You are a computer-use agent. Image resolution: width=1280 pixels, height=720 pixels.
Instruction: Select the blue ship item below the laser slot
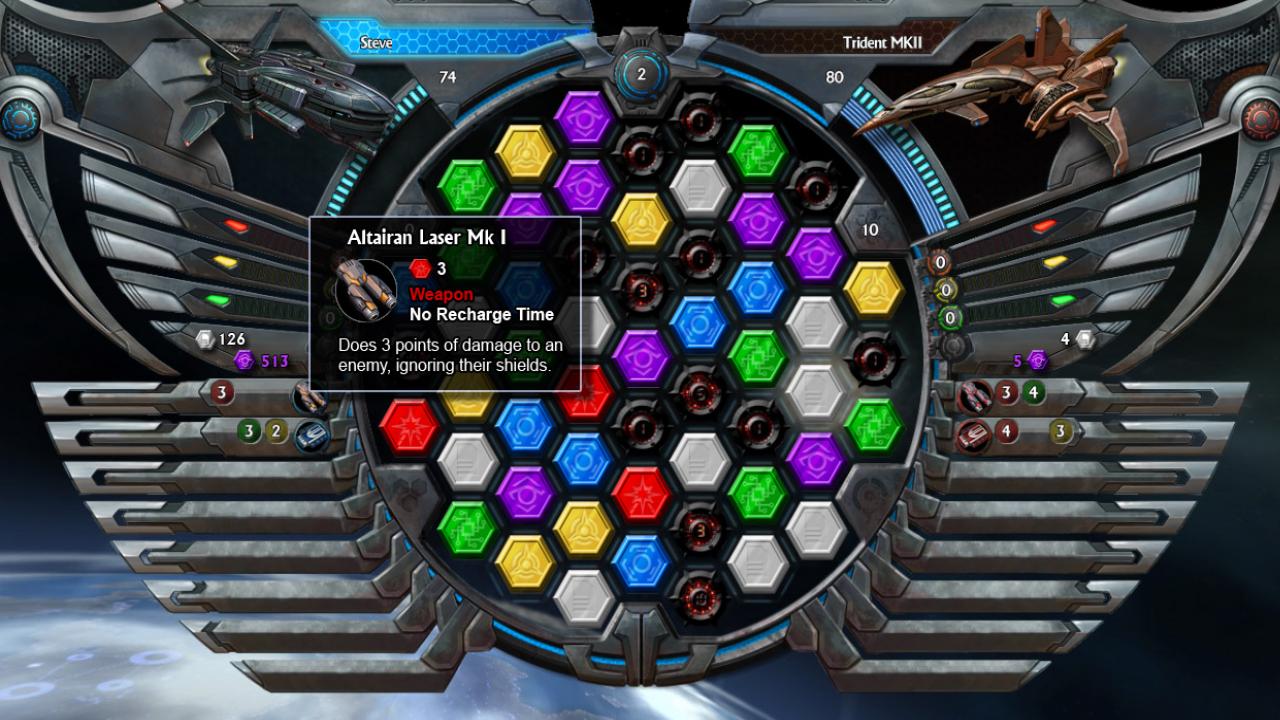click(x=312, y=434)
